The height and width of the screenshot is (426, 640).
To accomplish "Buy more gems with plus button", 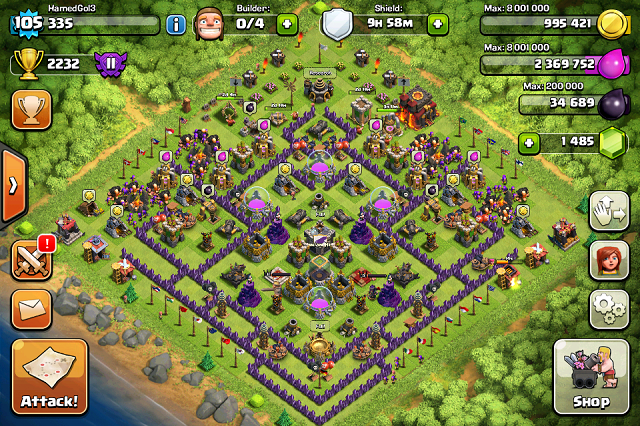I will 529,143.
